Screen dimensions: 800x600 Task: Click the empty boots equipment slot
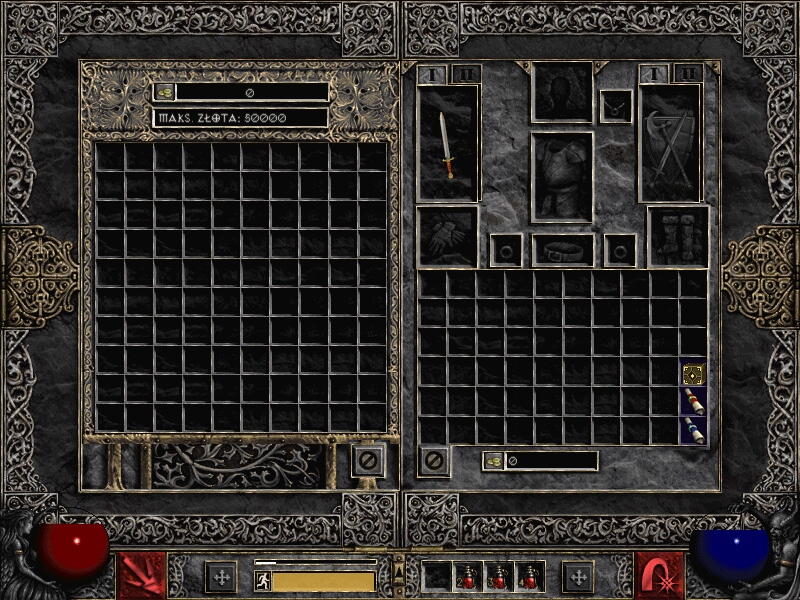(x=678, y=236)
